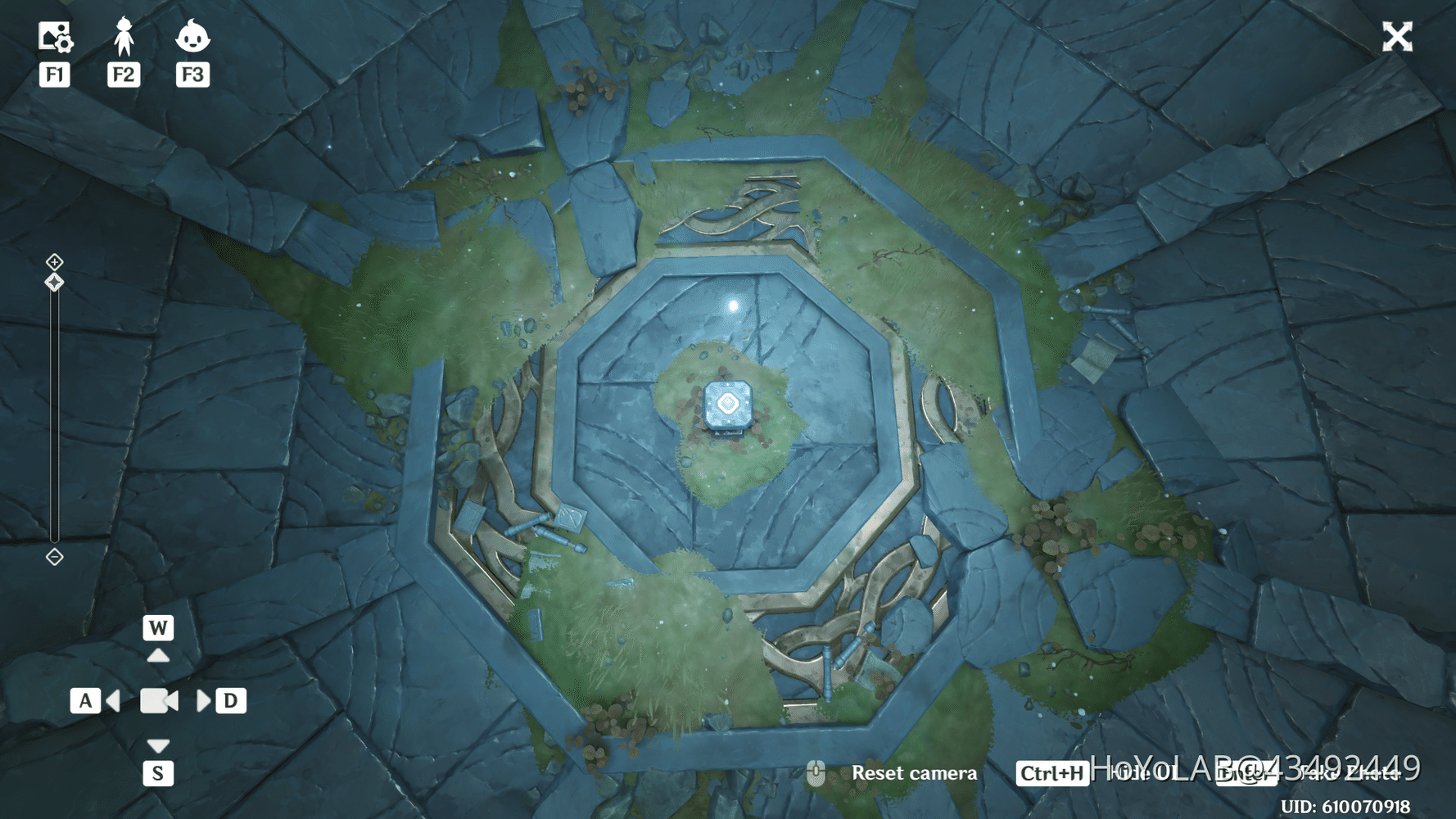Screen dimensions: 1456x819
Task: Click the gear overlay on the photo settings icon
Action: pos(64,43)
